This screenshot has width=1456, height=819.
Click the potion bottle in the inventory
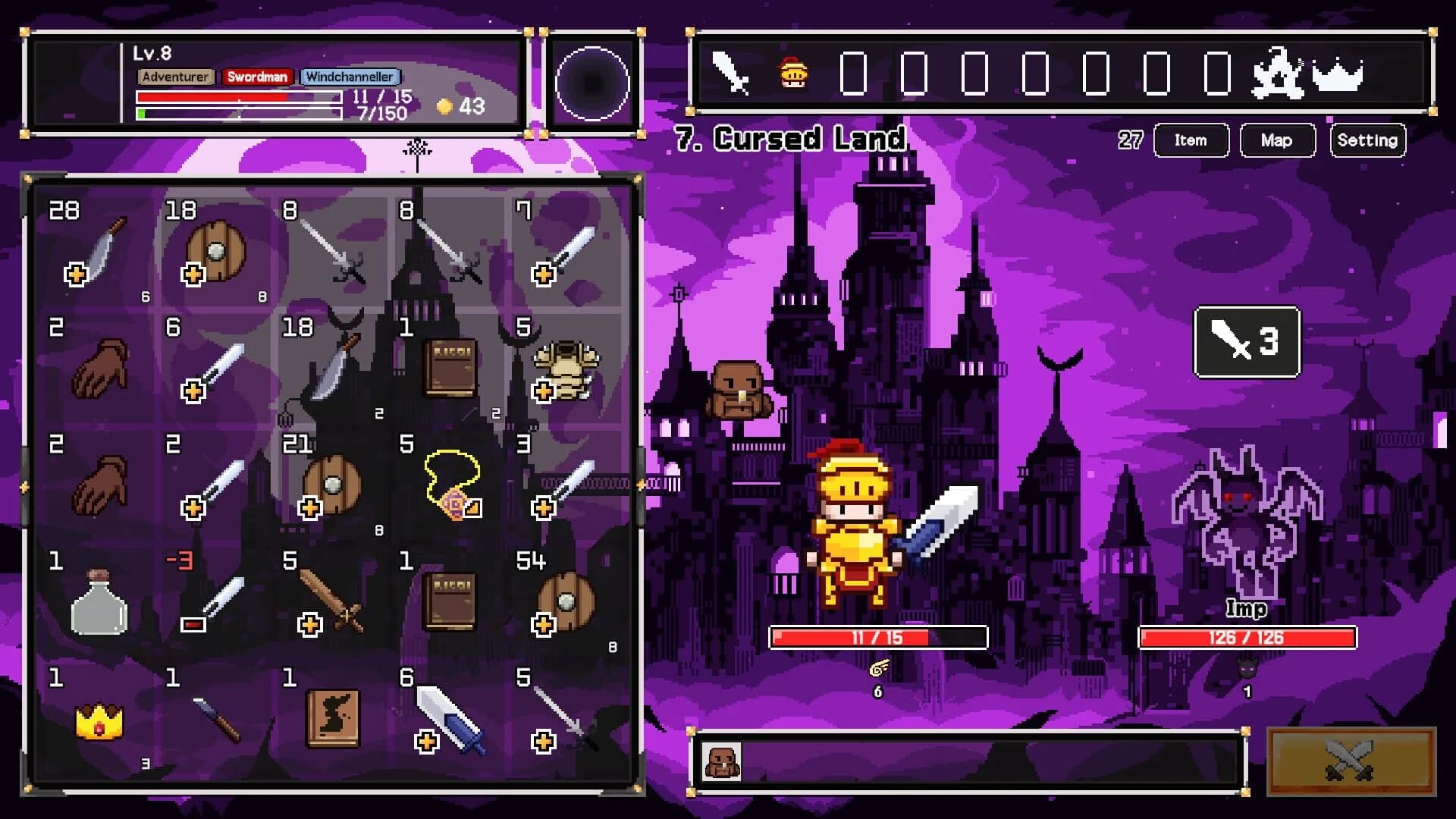pos(99,605)
